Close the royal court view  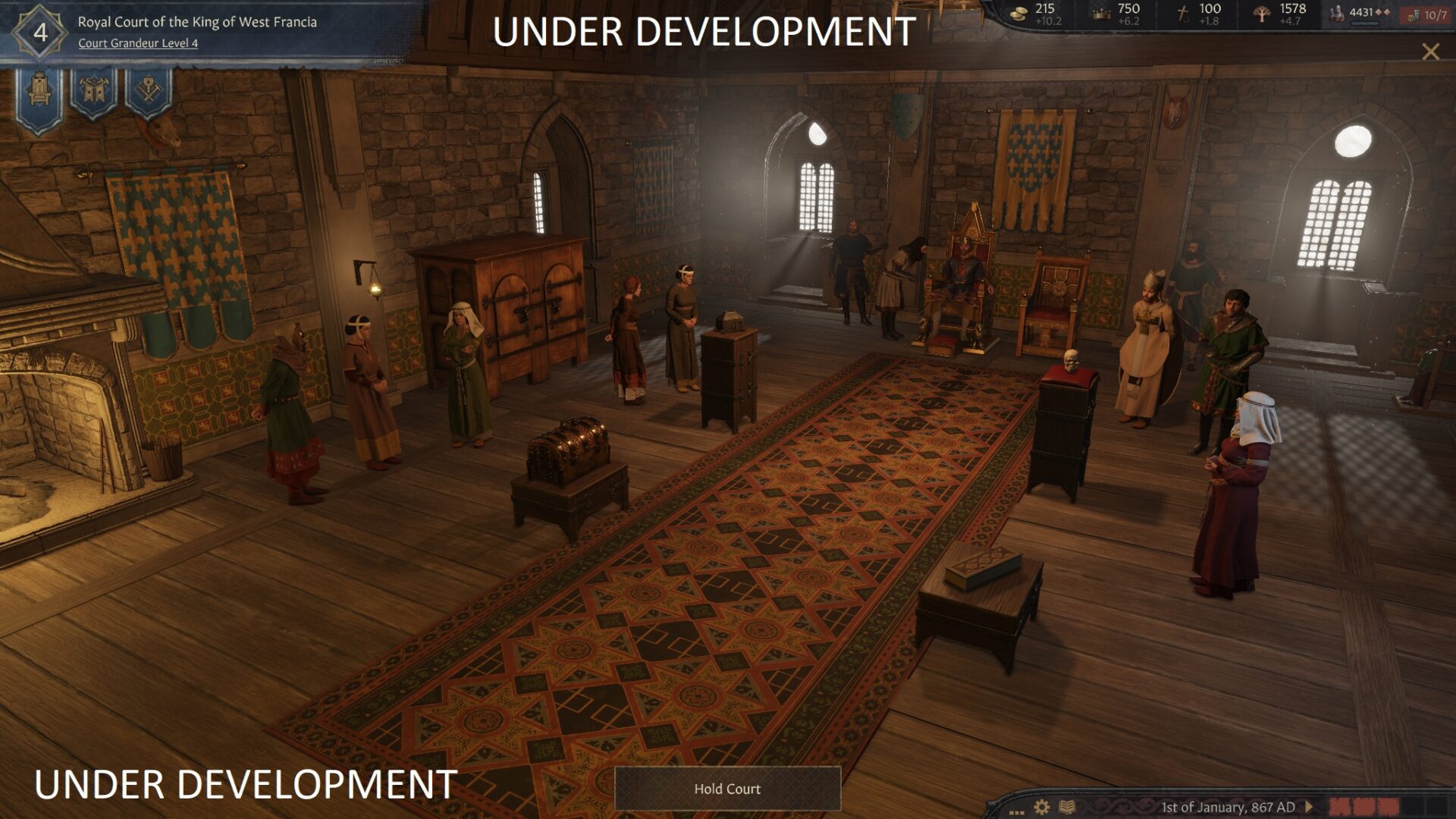(x=1430, y=52)
